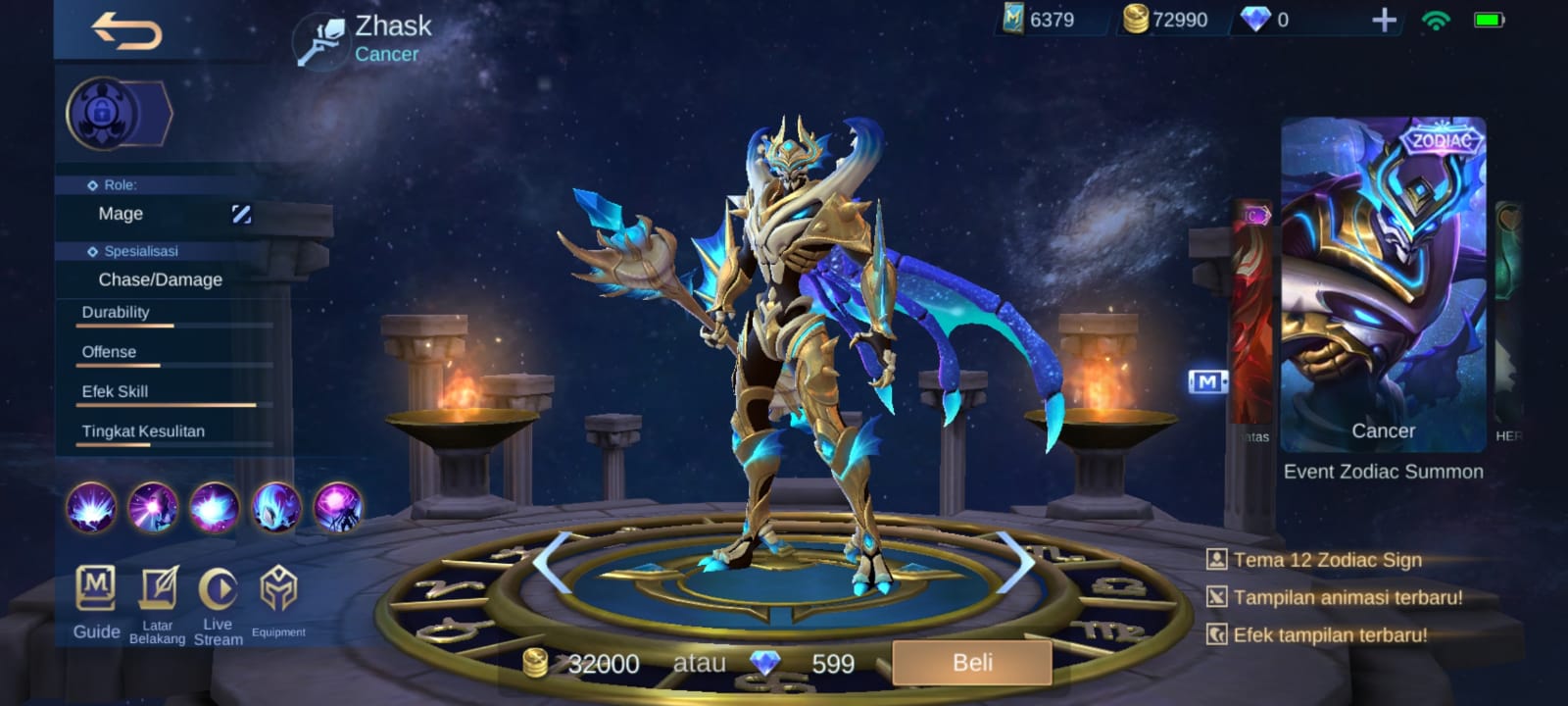Image resolution: width=1568 pixels, height=706 pixels.
Task: Select Zhask's first skill icon
Action: pos(92,507)
